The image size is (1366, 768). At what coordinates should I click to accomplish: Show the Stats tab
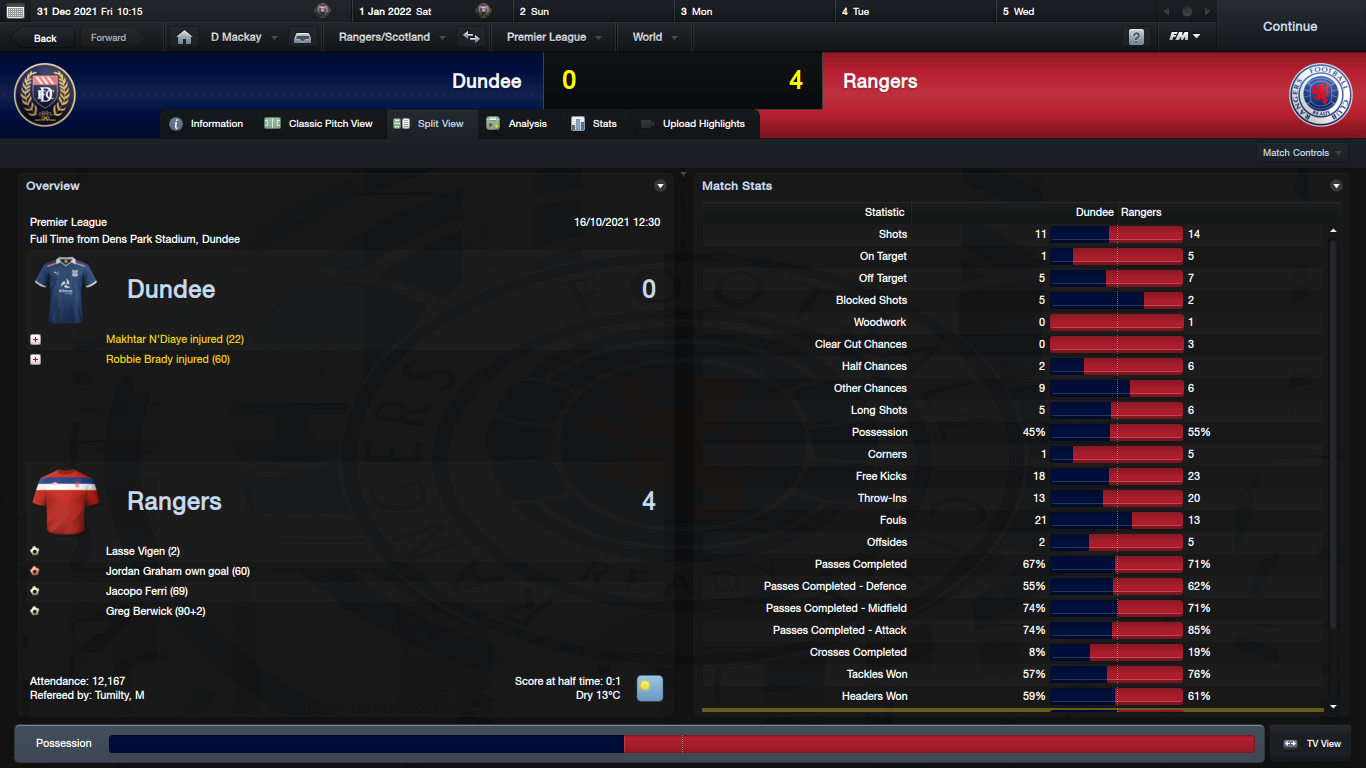pos(594,124)
